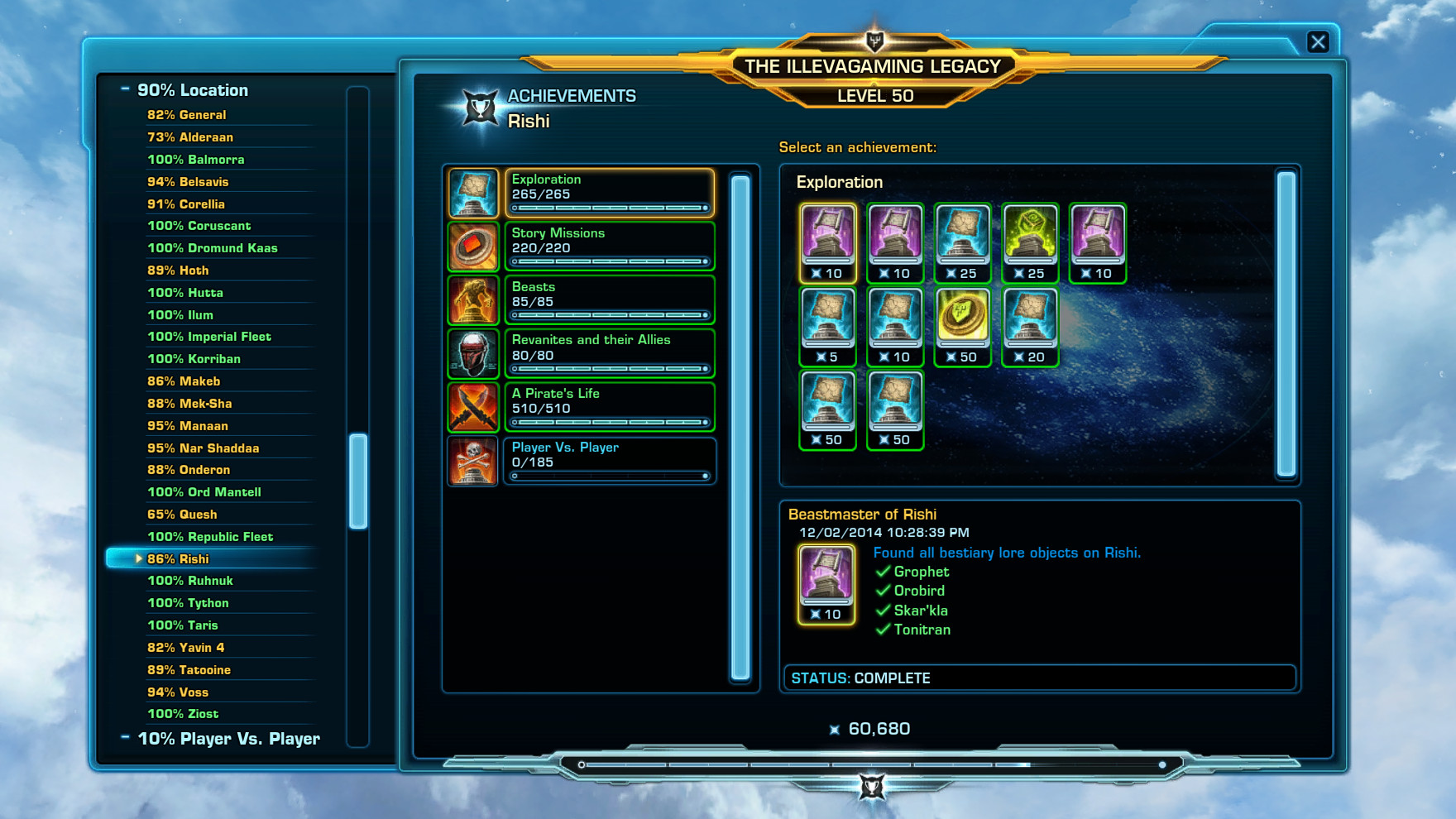Click the Revan mask icon for Revanites and their Allies
Screen dimensions: 1456x819
(x=472, y=352)
